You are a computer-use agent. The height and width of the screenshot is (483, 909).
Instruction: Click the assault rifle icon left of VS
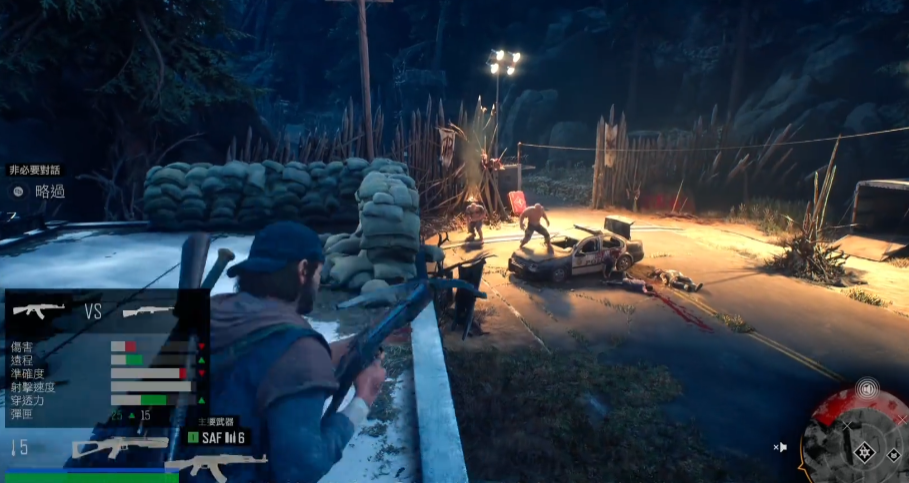click(40, 311)
